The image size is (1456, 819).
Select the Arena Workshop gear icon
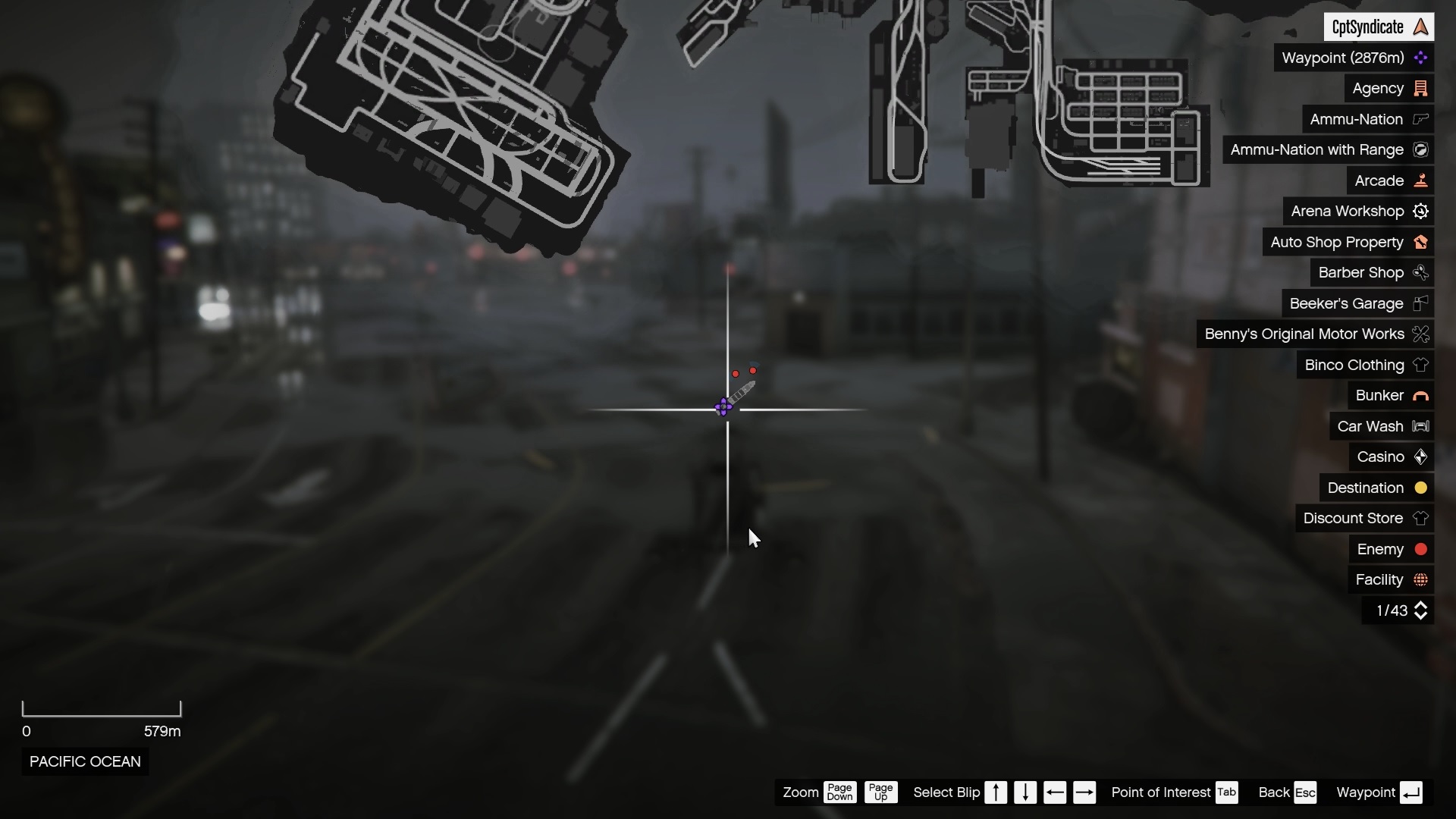click(1421, 211)
